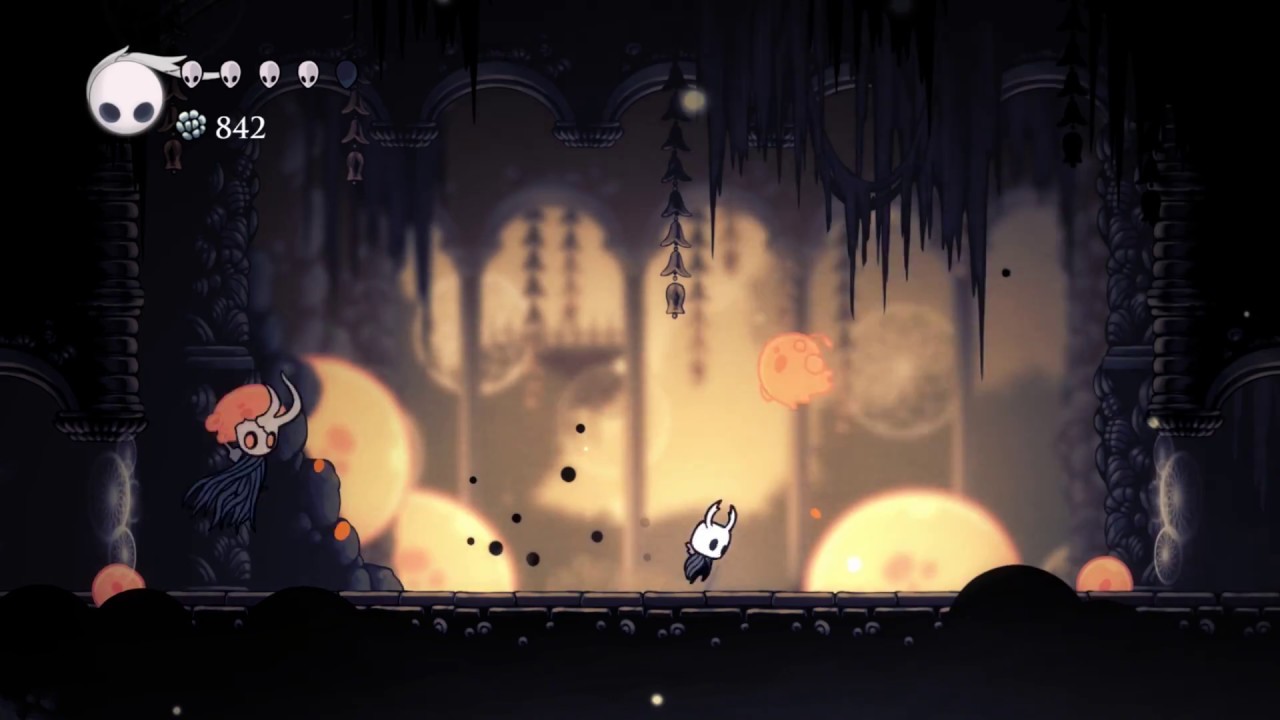Click the third health mask icon
The image size is (1280, 720).
click(x=270, y=73)
